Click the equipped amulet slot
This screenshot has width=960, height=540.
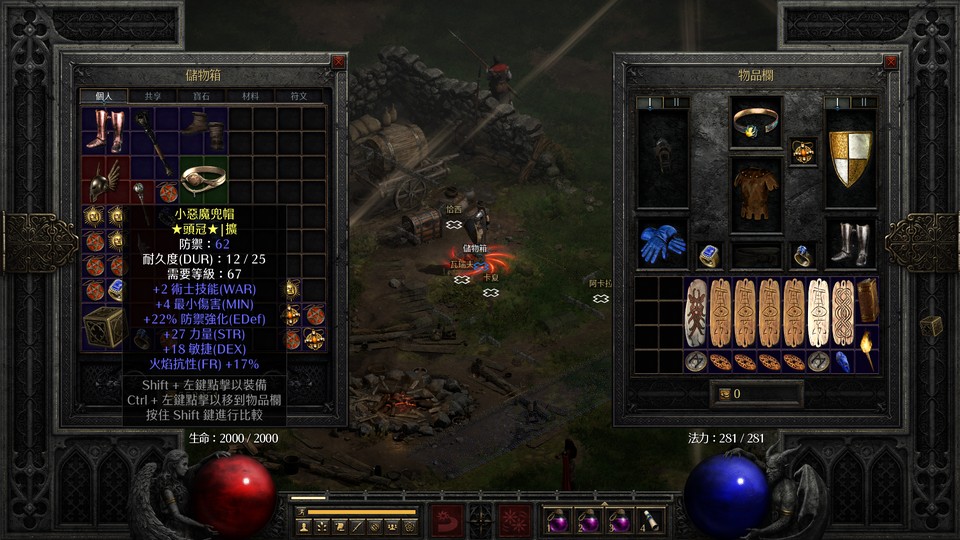tap(803, 151)
